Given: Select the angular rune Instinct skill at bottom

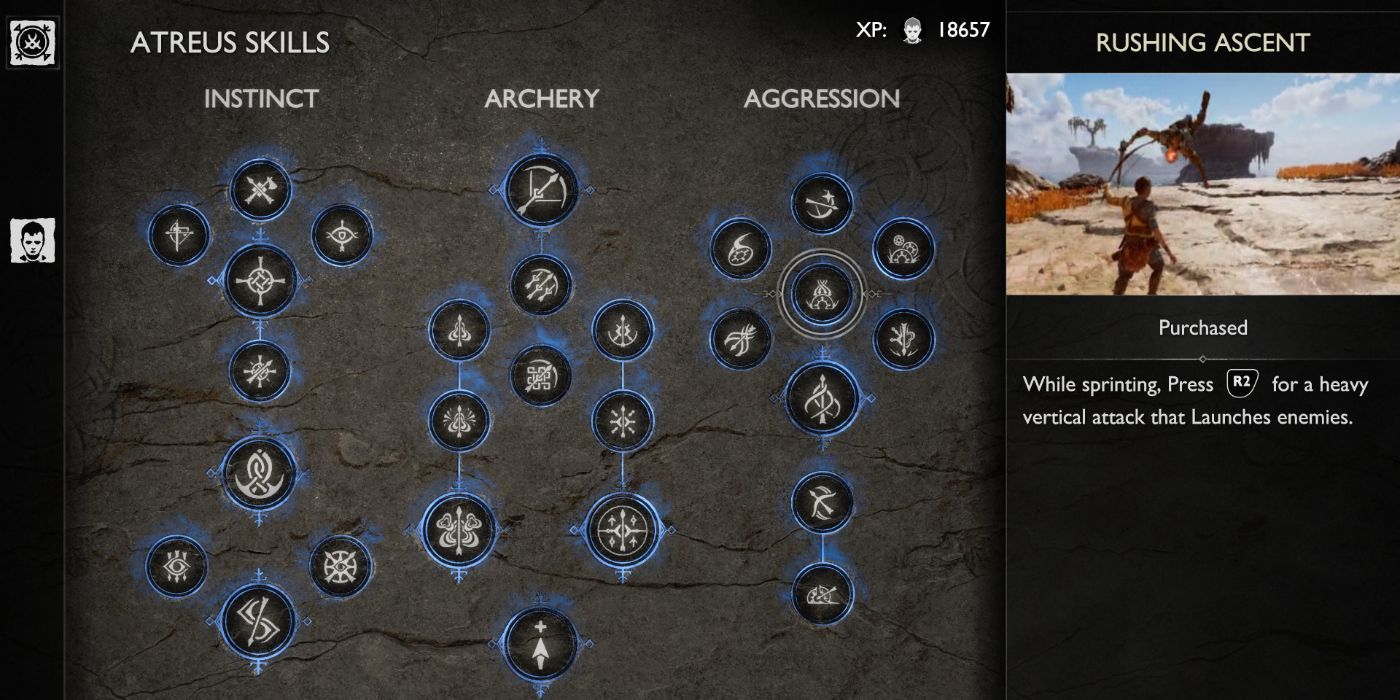Looking at the screenshot, I should pyautogui.click(x=258, y=620).
